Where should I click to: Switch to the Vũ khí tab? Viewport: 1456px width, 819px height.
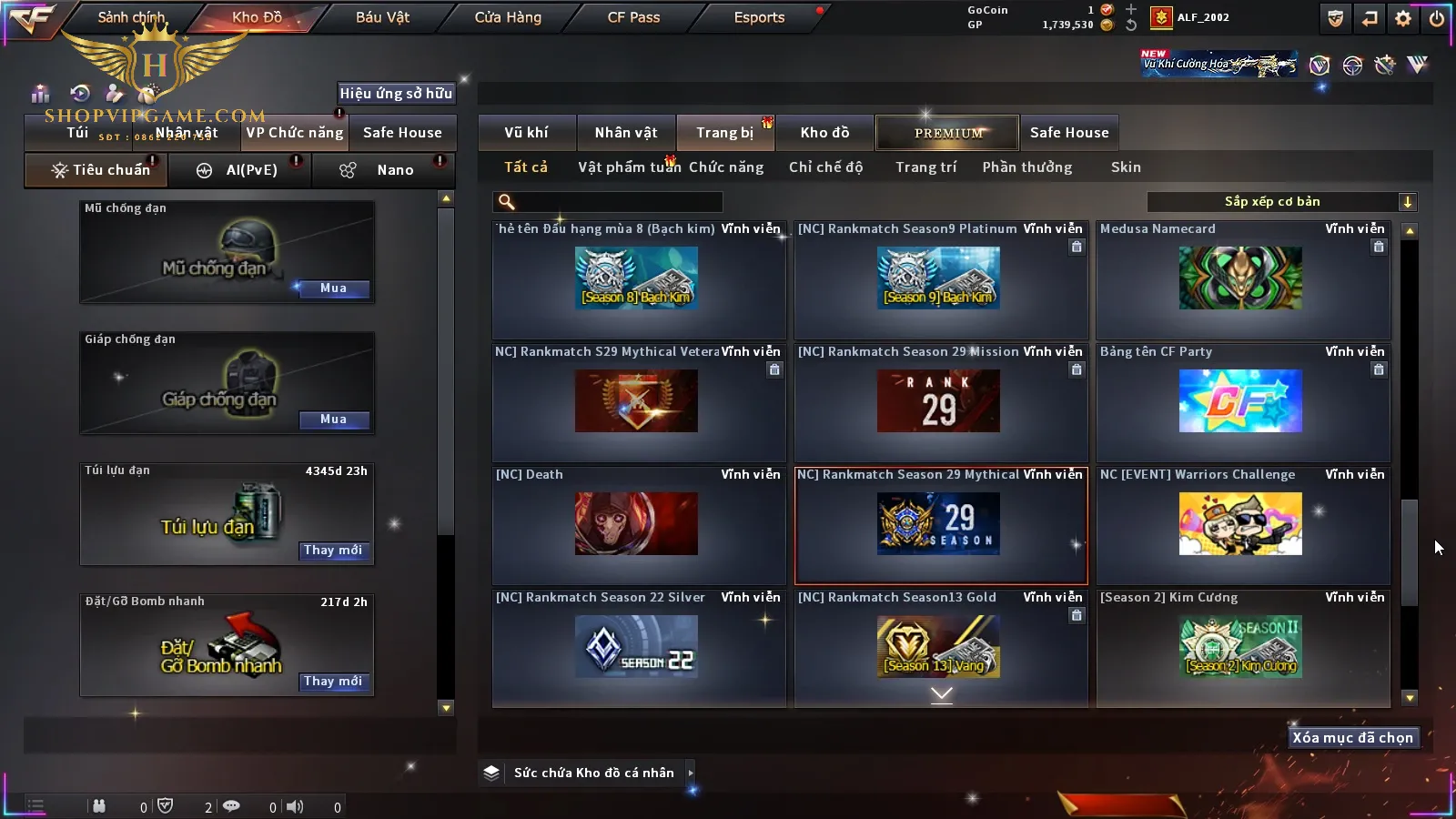[x=526, y=133]
